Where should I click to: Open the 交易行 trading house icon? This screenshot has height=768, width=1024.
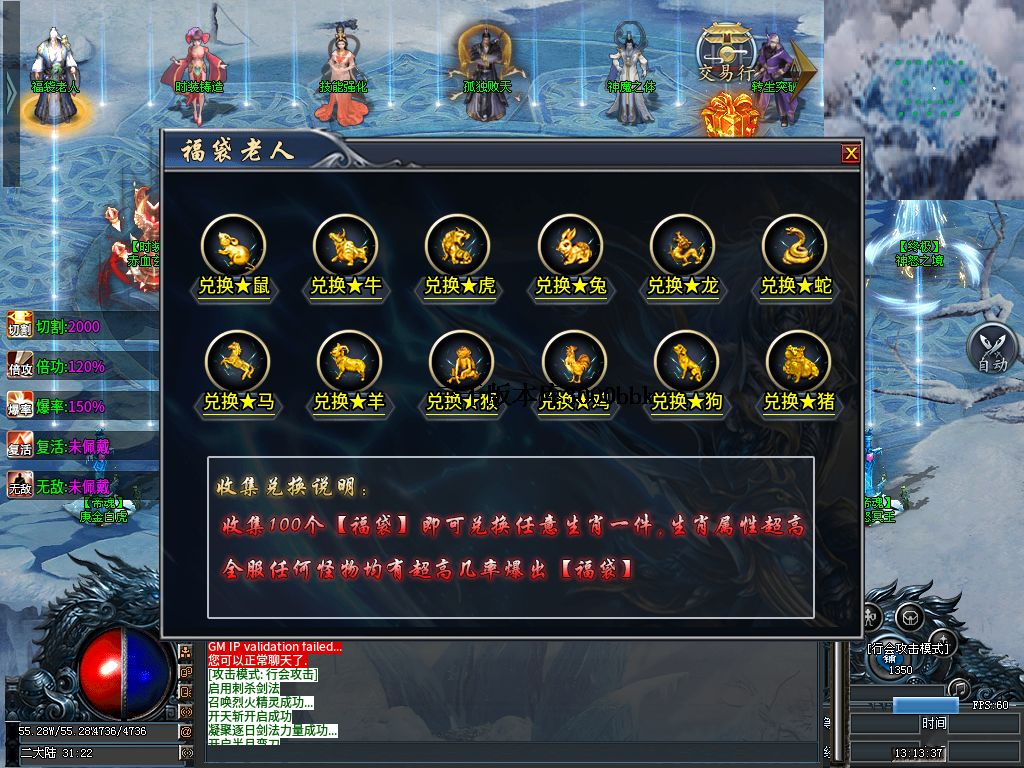point(725,50)
